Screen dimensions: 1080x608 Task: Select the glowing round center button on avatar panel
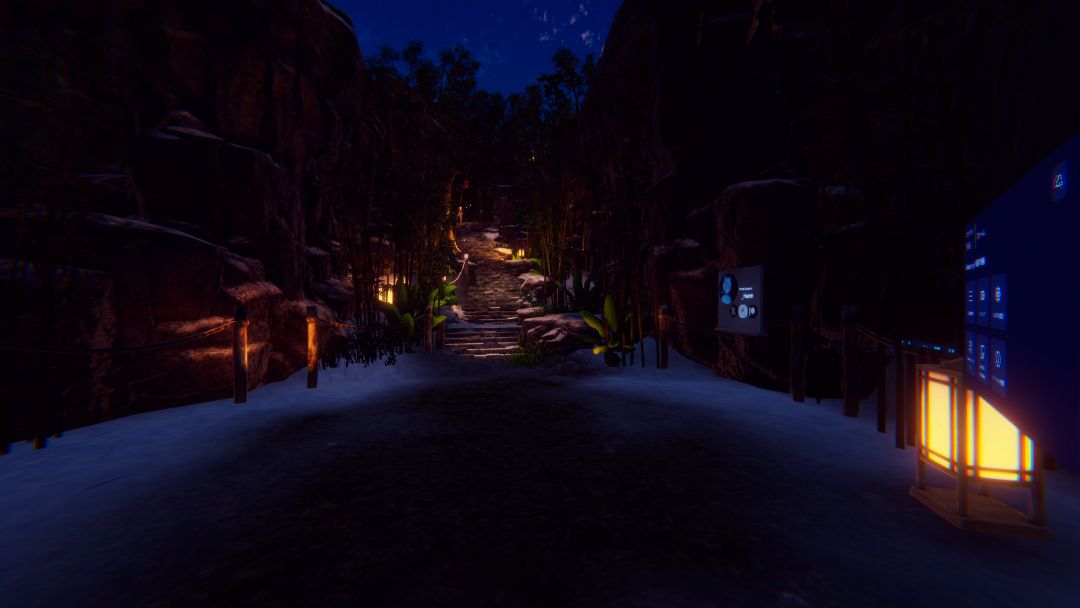pyautogui.click(x=743, y=310)
